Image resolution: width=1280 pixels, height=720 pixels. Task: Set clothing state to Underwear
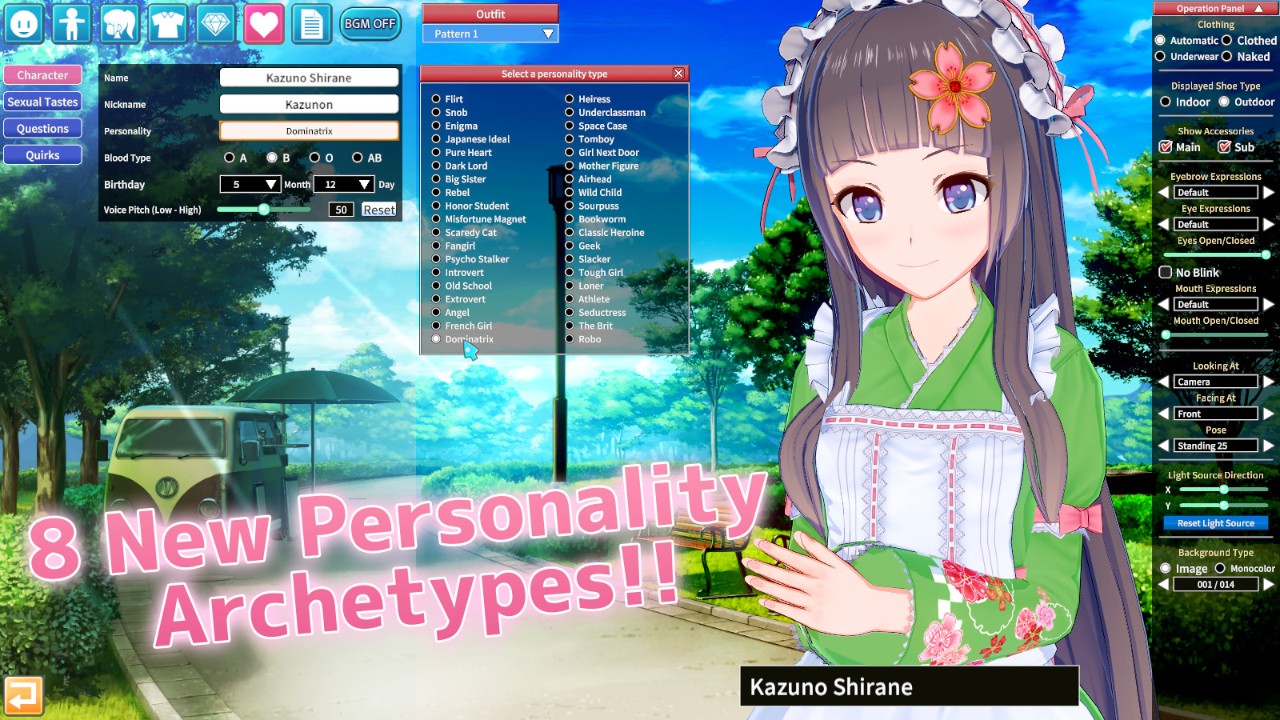point(1160,57)
